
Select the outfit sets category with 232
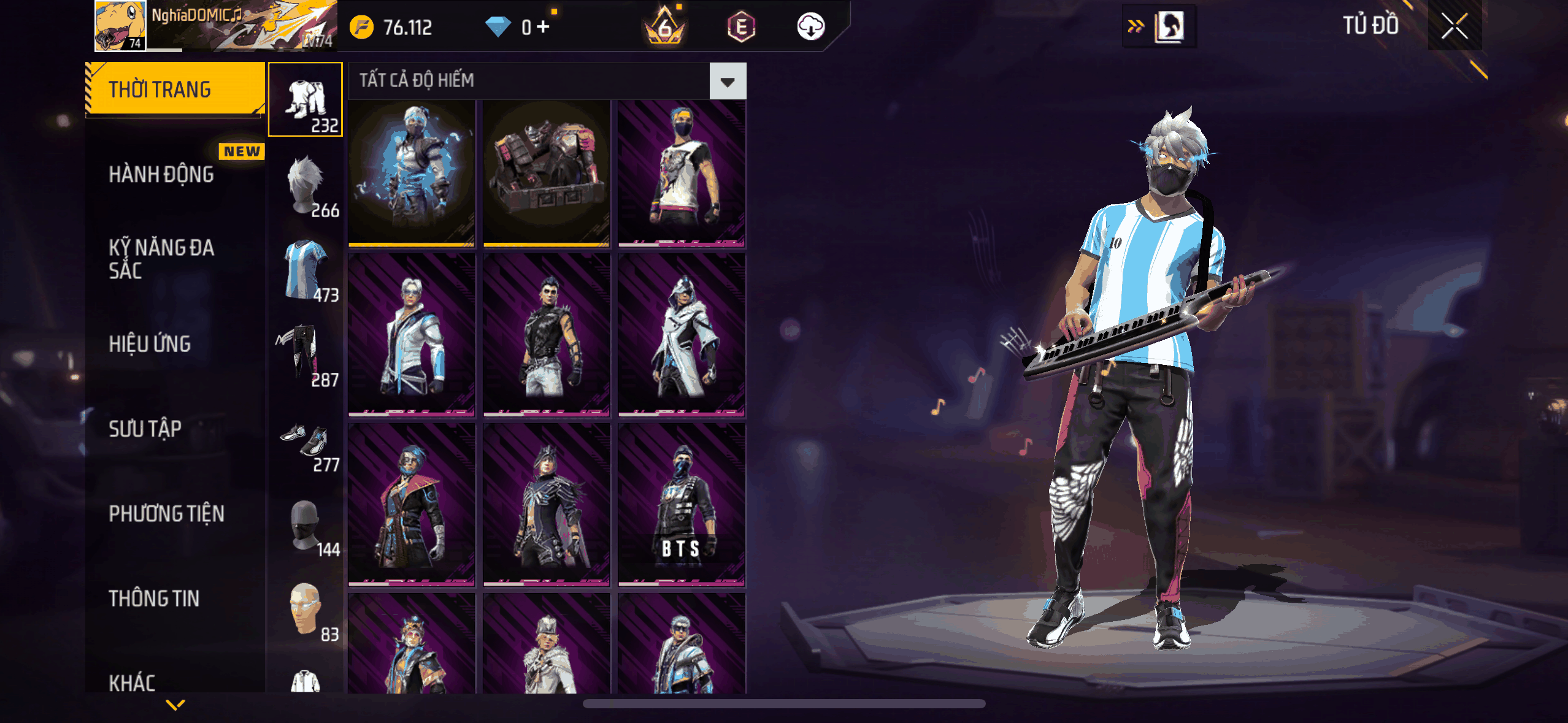306,100
